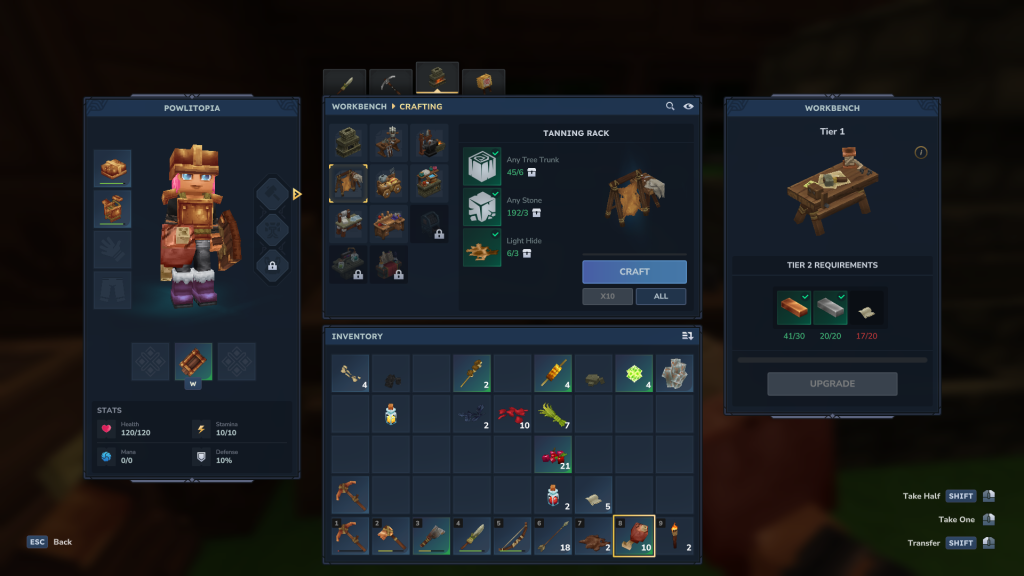
Task: Select the copper ingot upgrade requirement
Action: [794, 308]
